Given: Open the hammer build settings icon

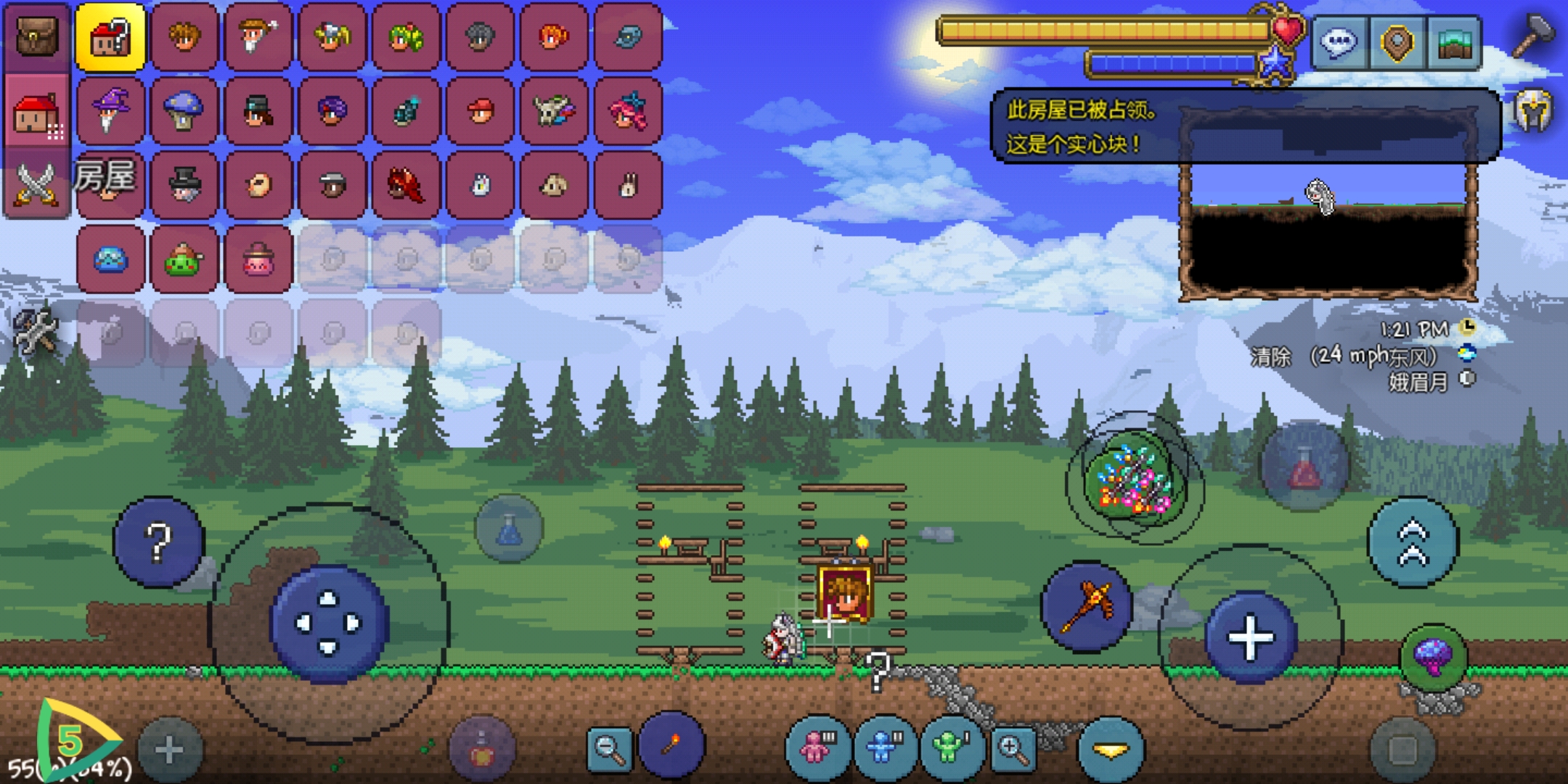Looking at the screenshot, I should point(1534,35).
